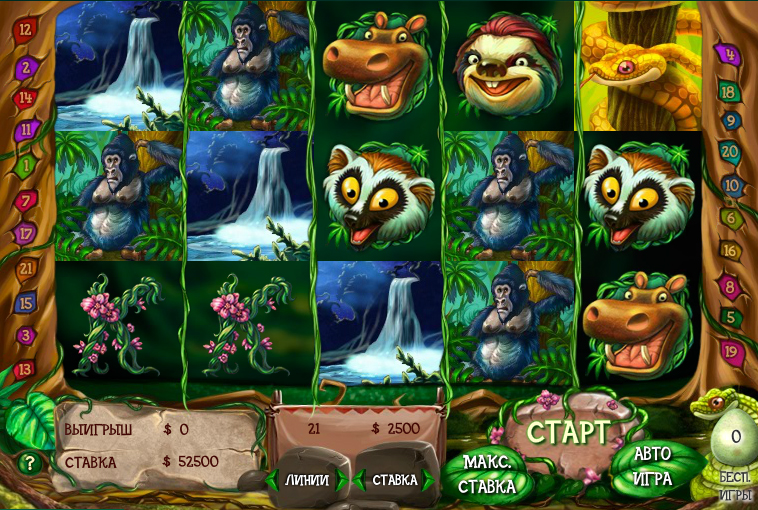
Task: Activate payline marker 21
Action: coord(27,268)
